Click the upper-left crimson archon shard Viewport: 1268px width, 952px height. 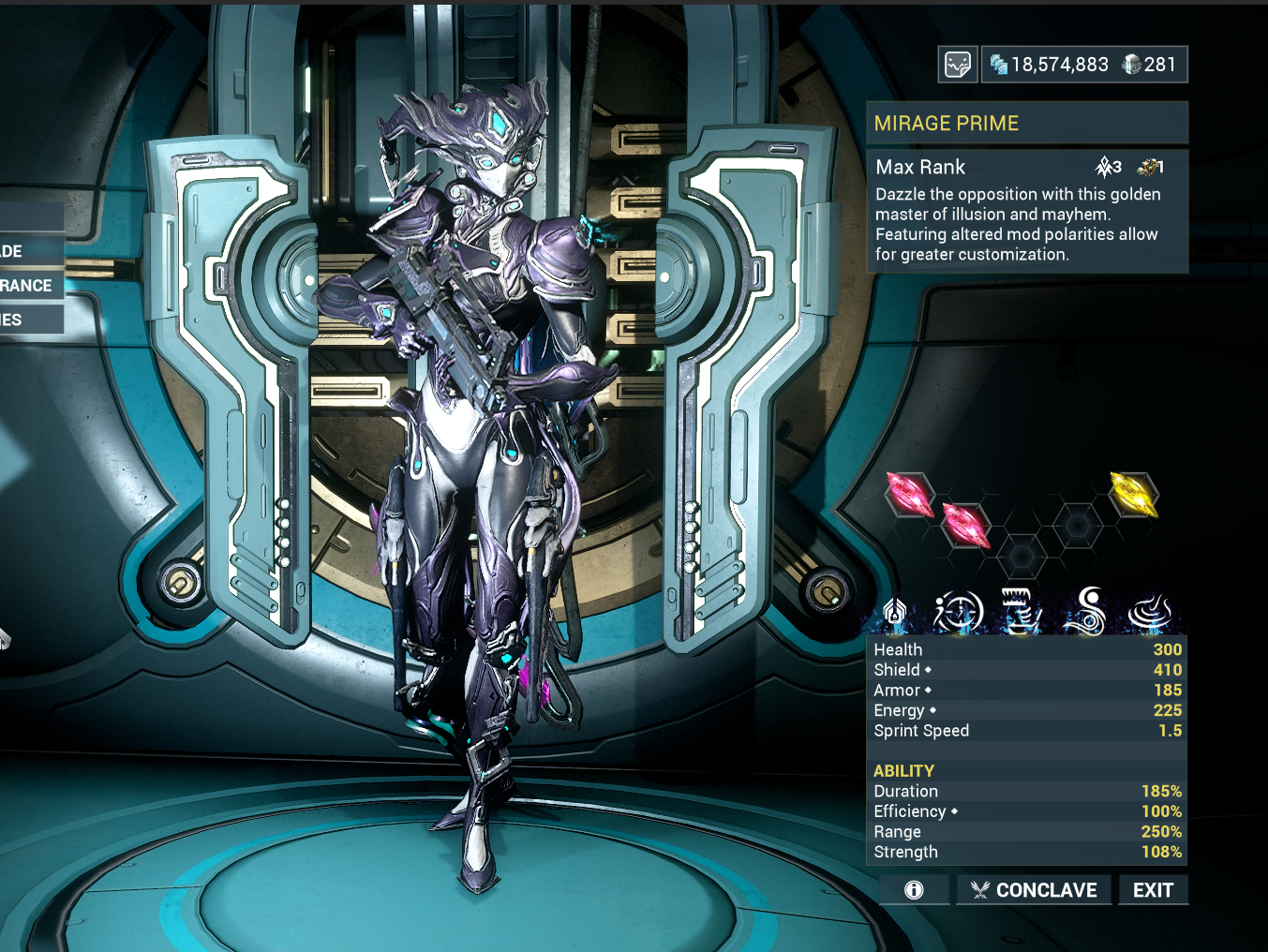(909, 494)
